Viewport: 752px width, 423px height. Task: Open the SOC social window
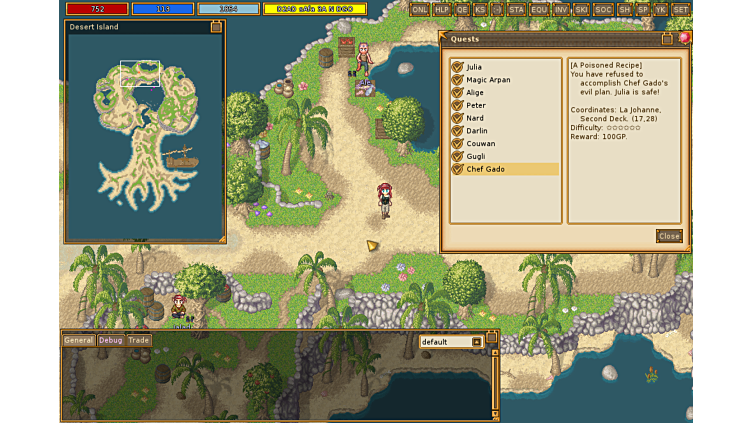603,9
